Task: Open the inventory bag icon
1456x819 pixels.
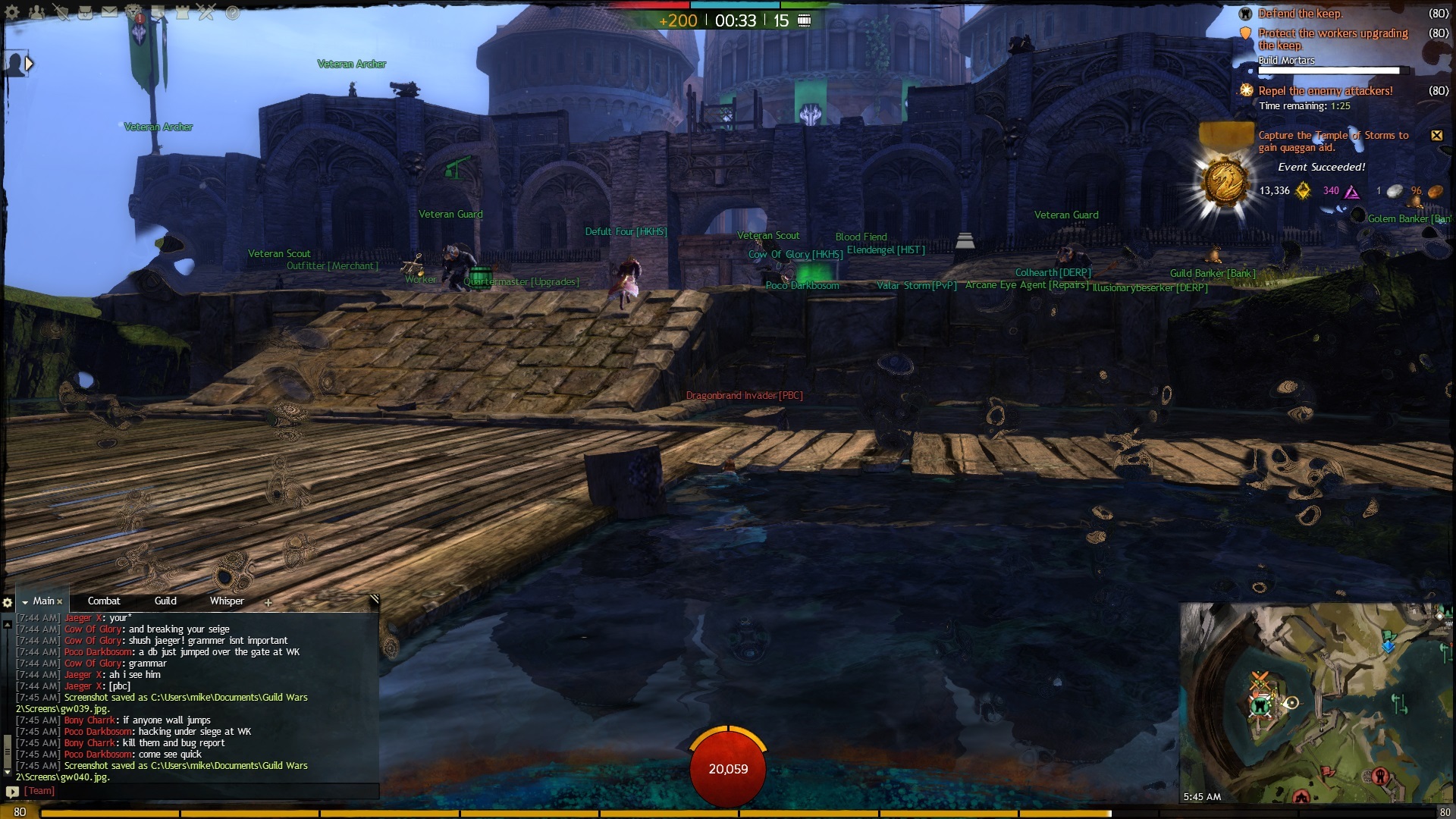Action: pos(85,12)
